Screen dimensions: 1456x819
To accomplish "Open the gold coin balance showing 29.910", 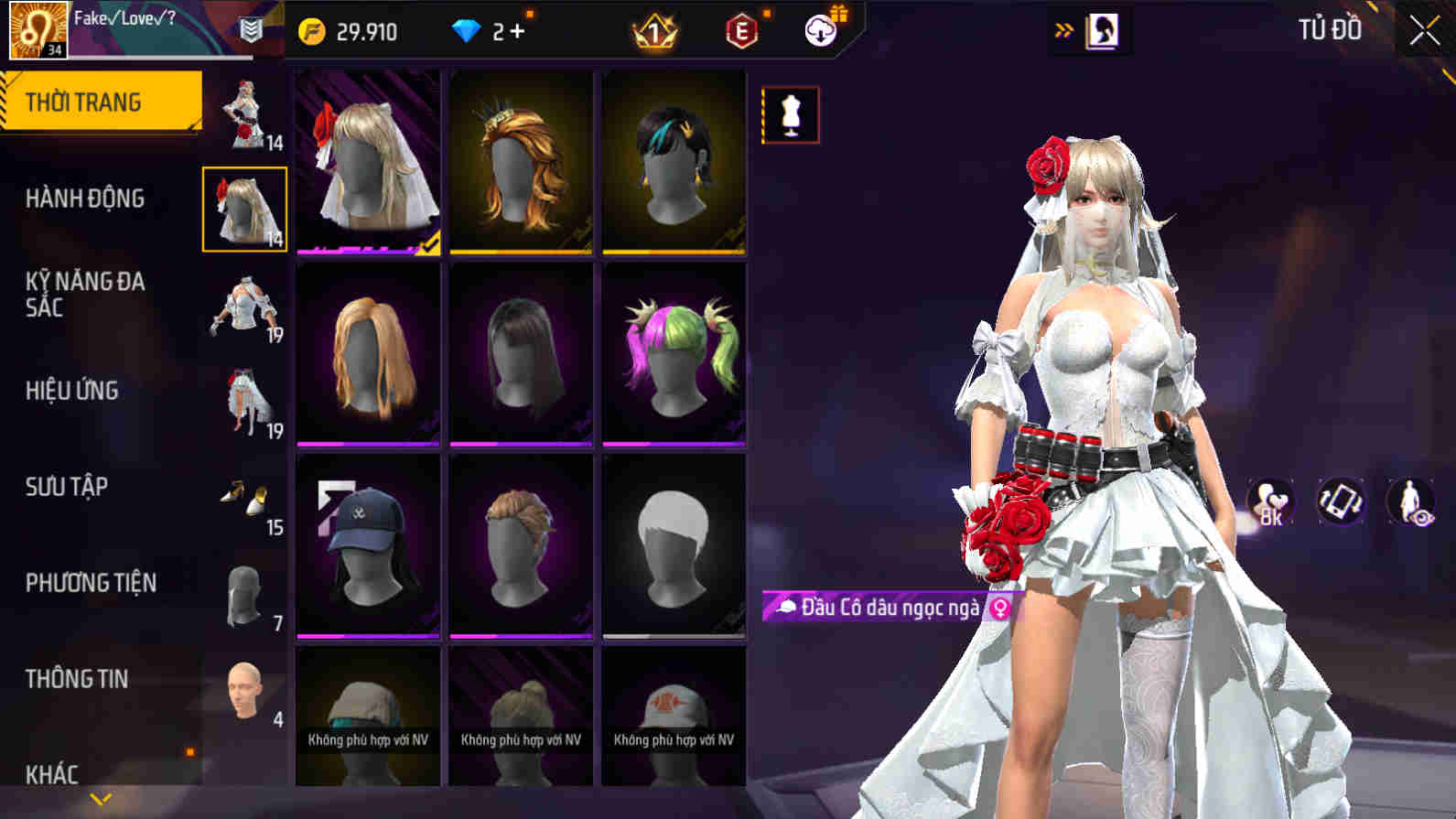I will click(x=351, y=30).
